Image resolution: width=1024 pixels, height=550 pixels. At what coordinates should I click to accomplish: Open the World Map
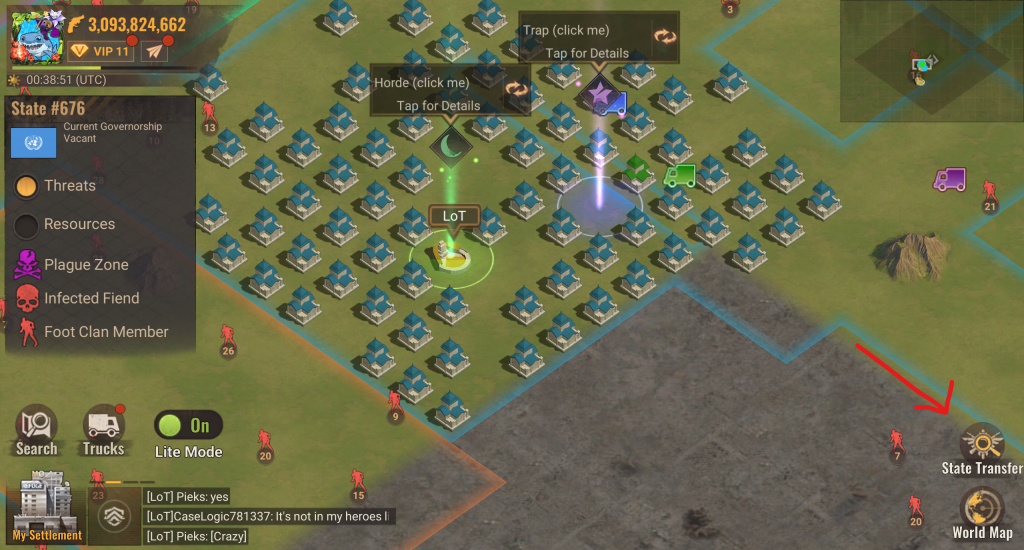(x=982, y=511)
